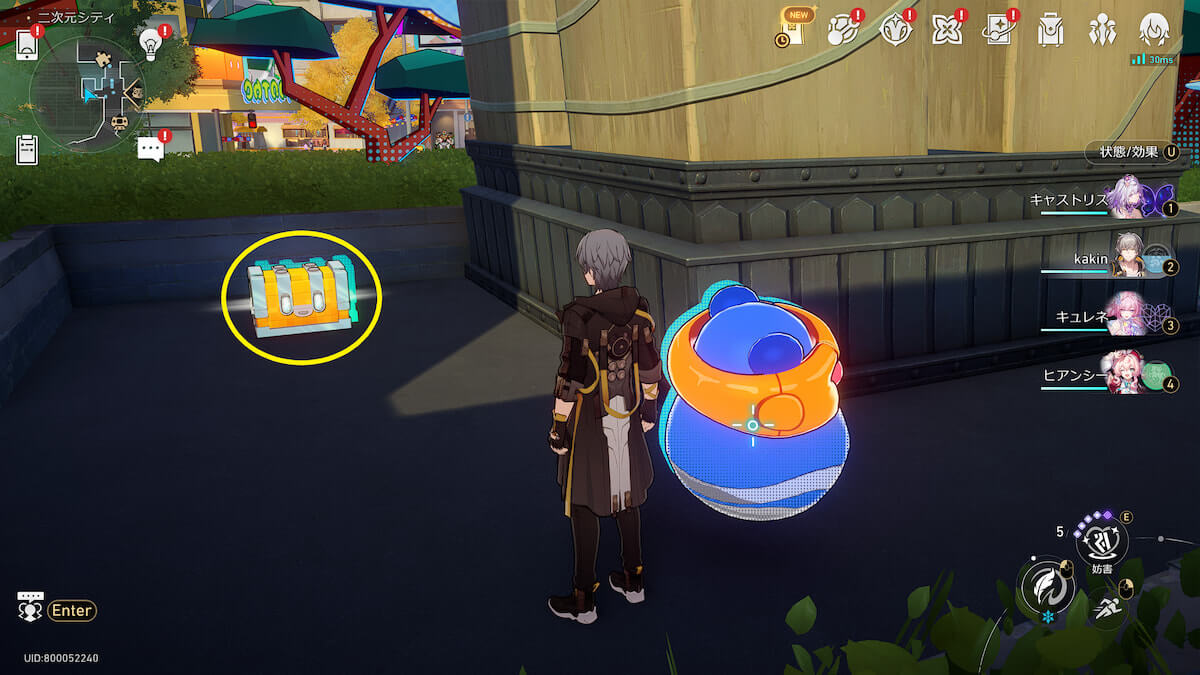Open the ram-head emblem icon
1200x675 pixels.
(895, 30)
